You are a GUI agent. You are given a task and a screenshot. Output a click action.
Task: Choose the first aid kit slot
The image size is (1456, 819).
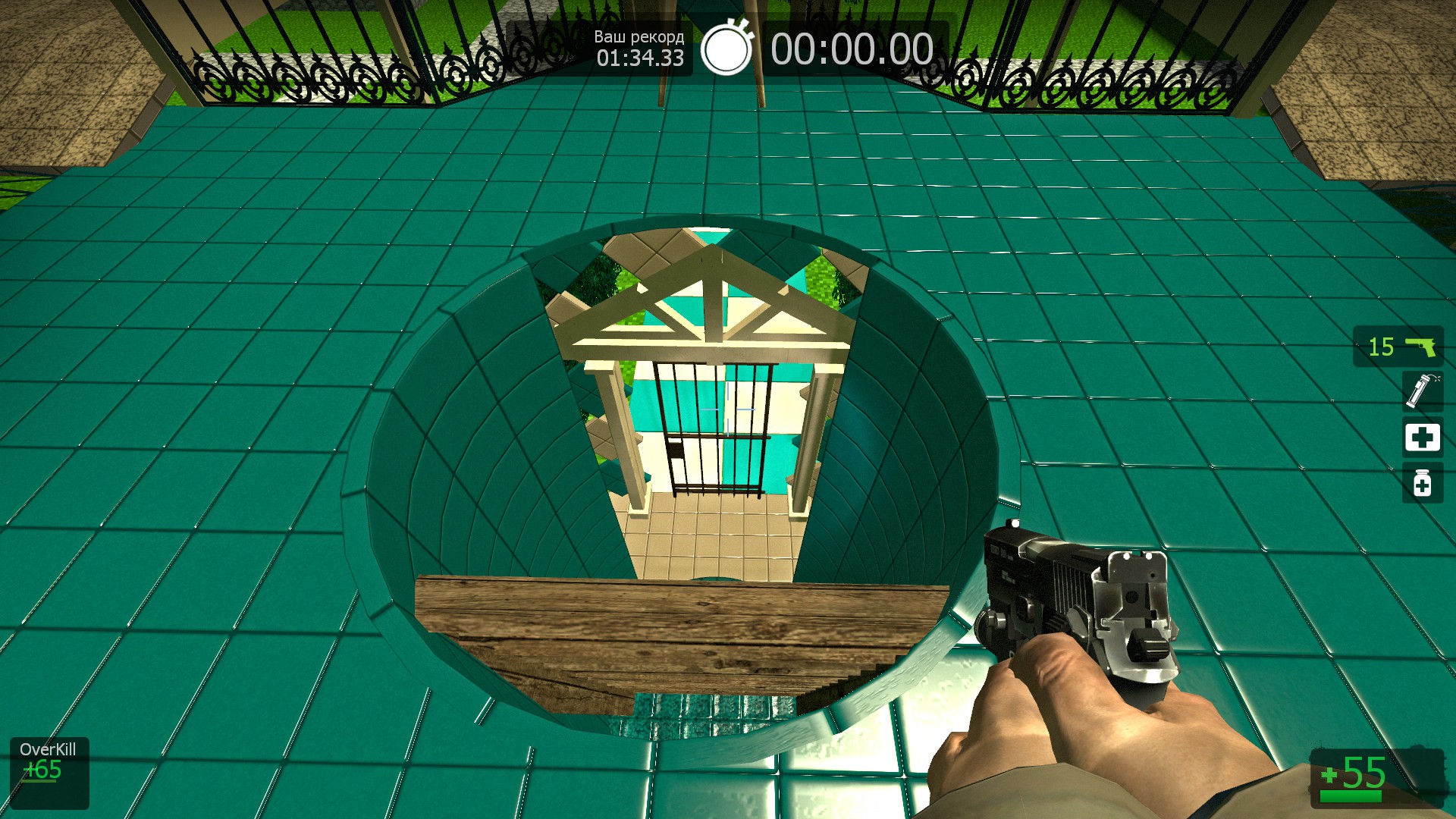(x=1422, y=437)
